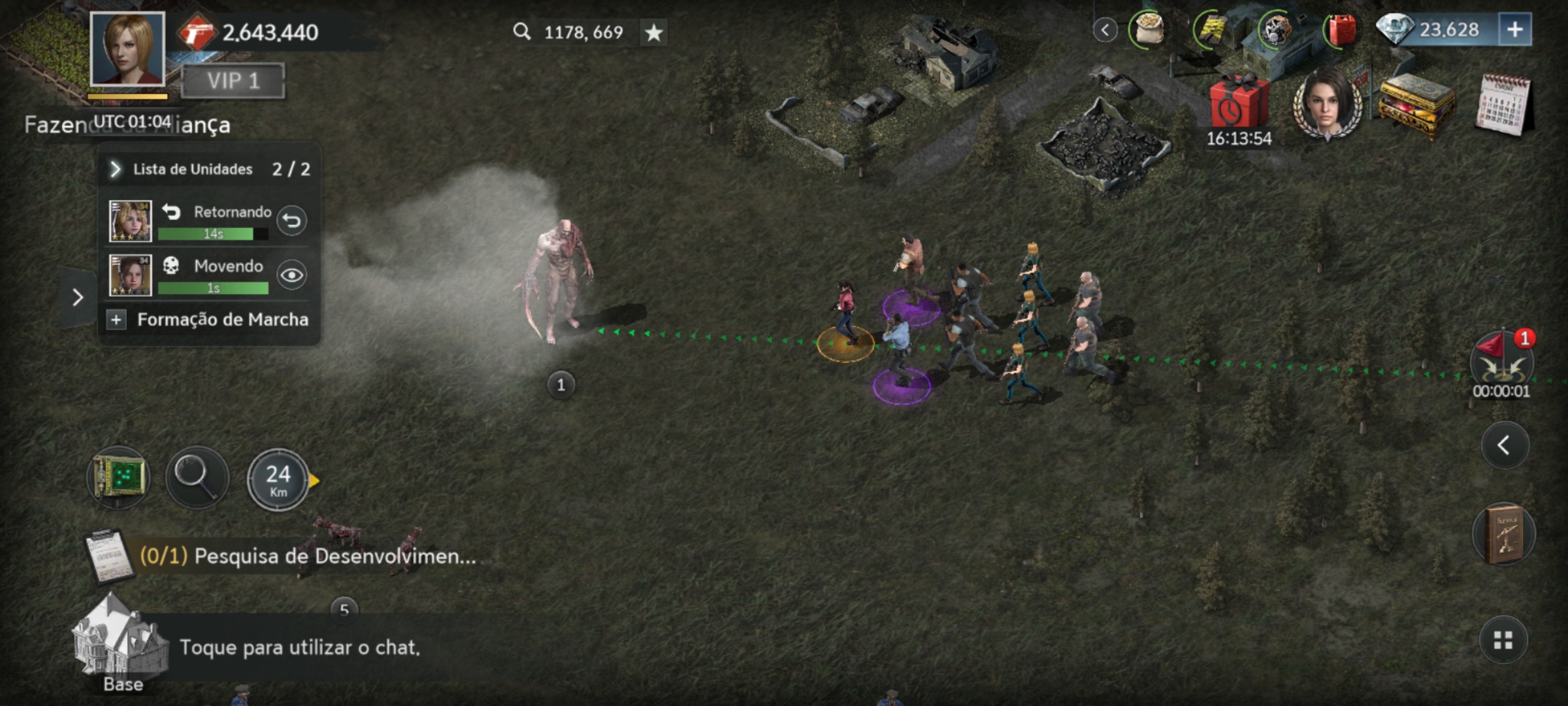Add diamonds with the plus button
Screen dimensions: 1568x706
coord(1514,30)
